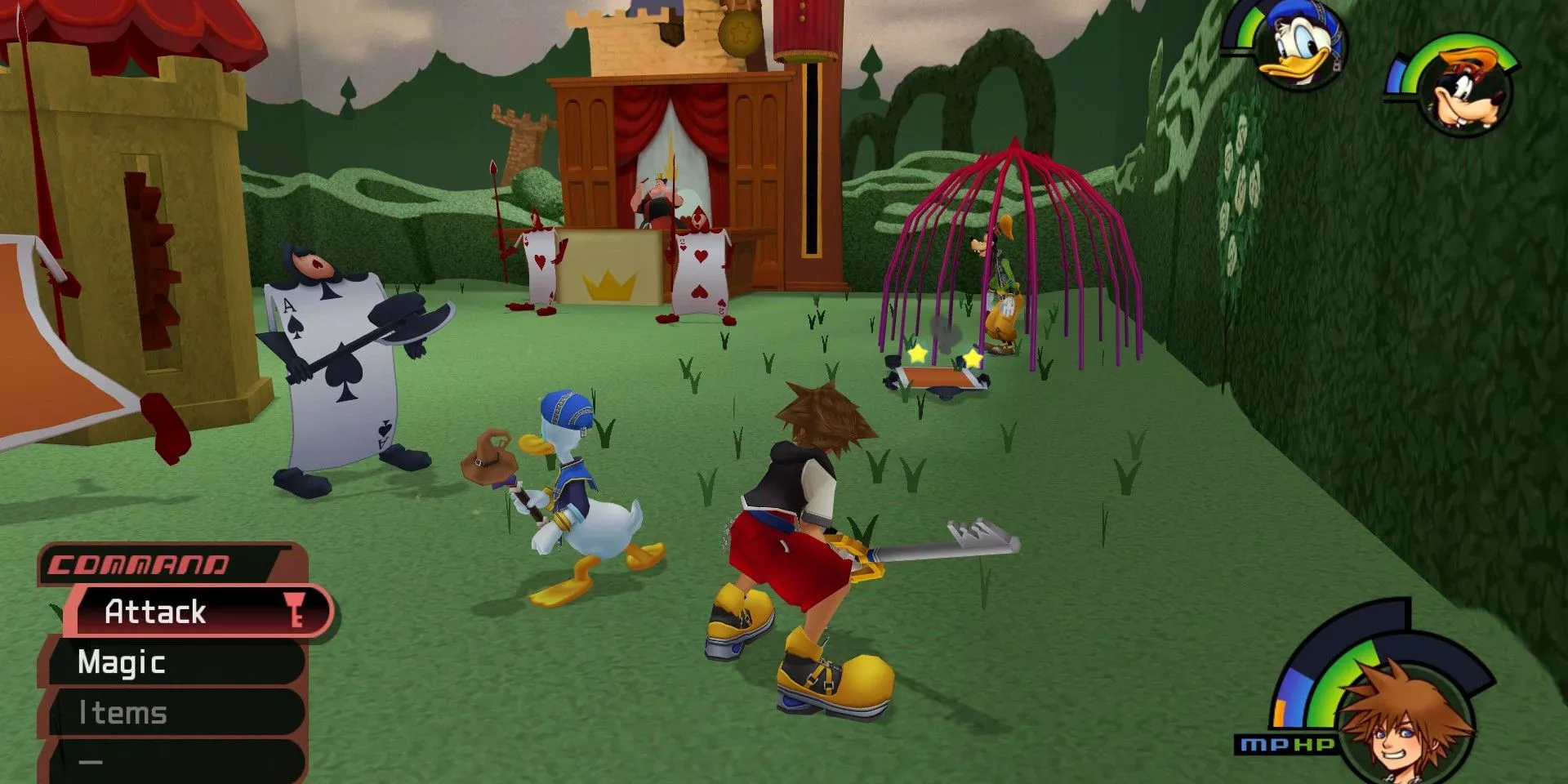
Task: Open the Items command
Action: [x=122, y=712]
